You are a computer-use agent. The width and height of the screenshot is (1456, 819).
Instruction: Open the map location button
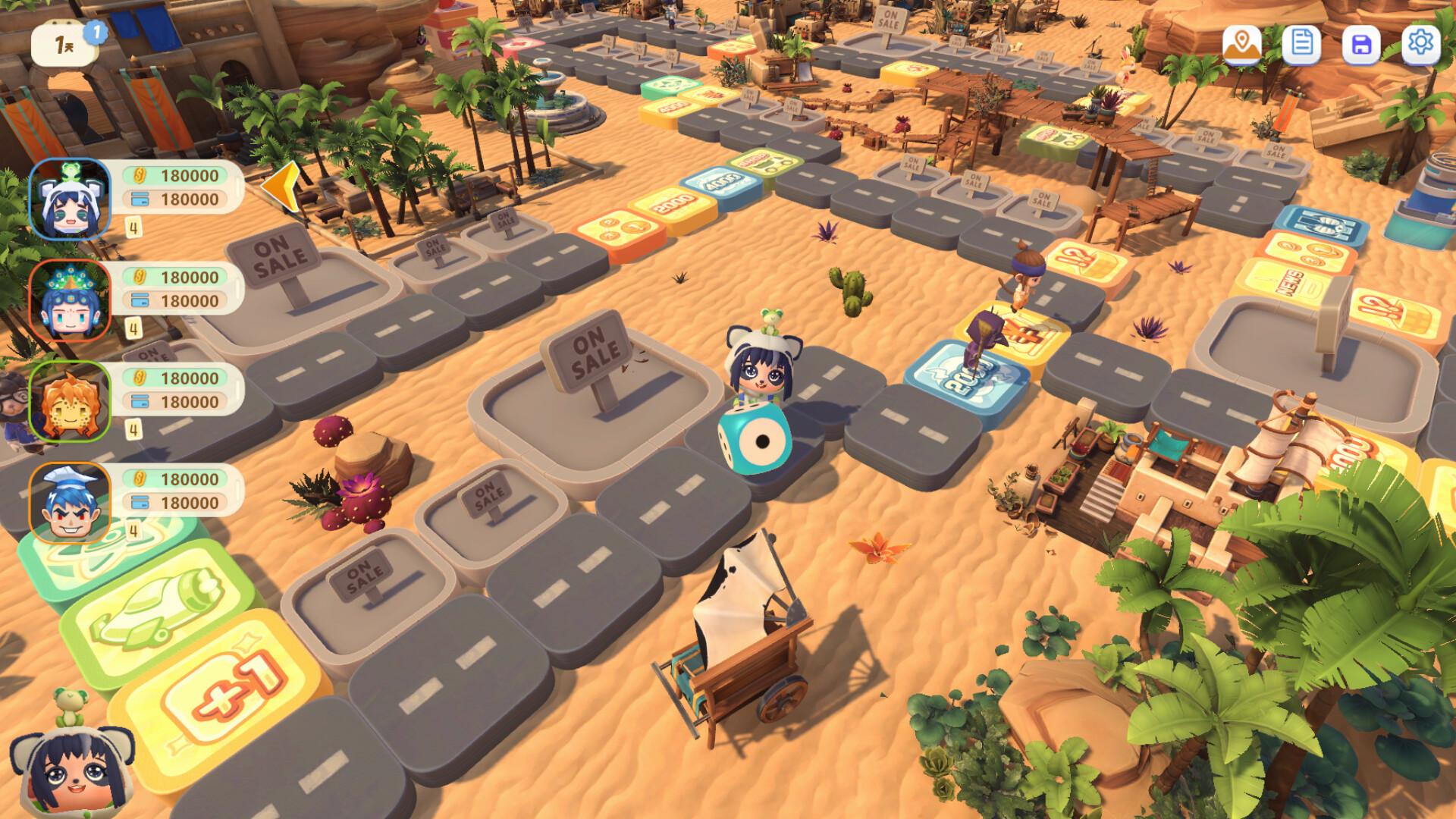1241,44
